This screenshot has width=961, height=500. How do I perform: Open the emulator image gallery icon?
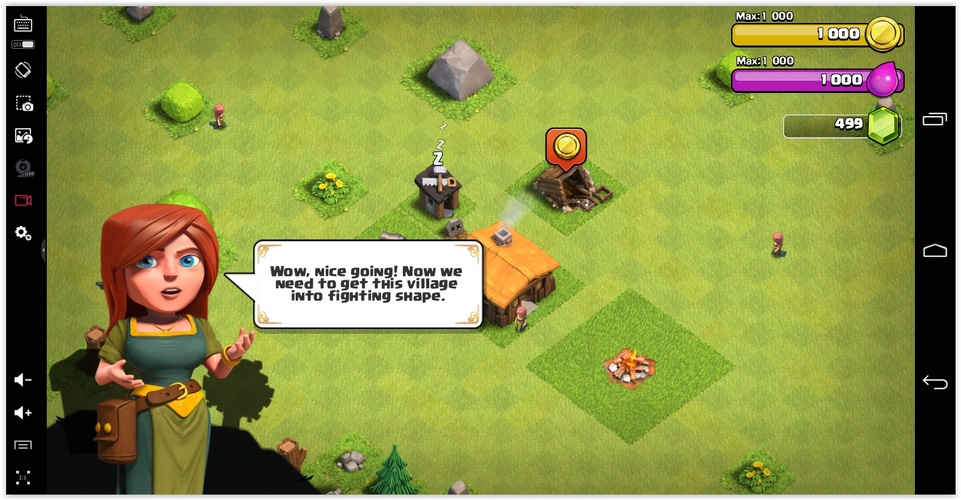[x=23, y=136]
